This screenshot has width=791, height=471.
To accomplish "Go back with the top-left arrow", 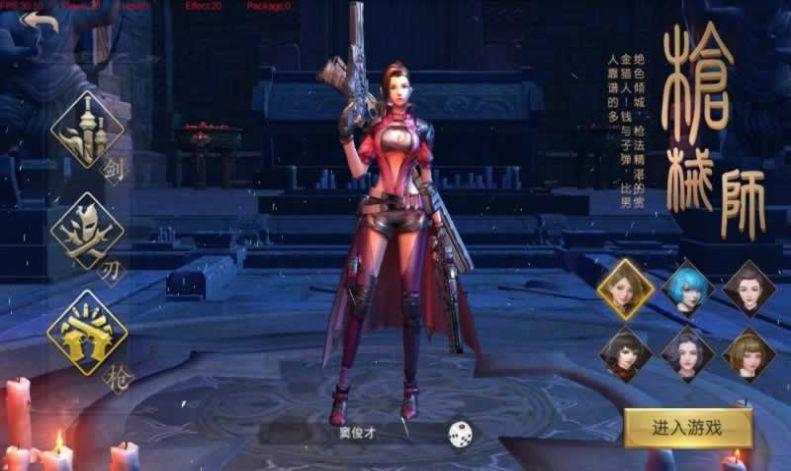I will [x=41, y=22].
